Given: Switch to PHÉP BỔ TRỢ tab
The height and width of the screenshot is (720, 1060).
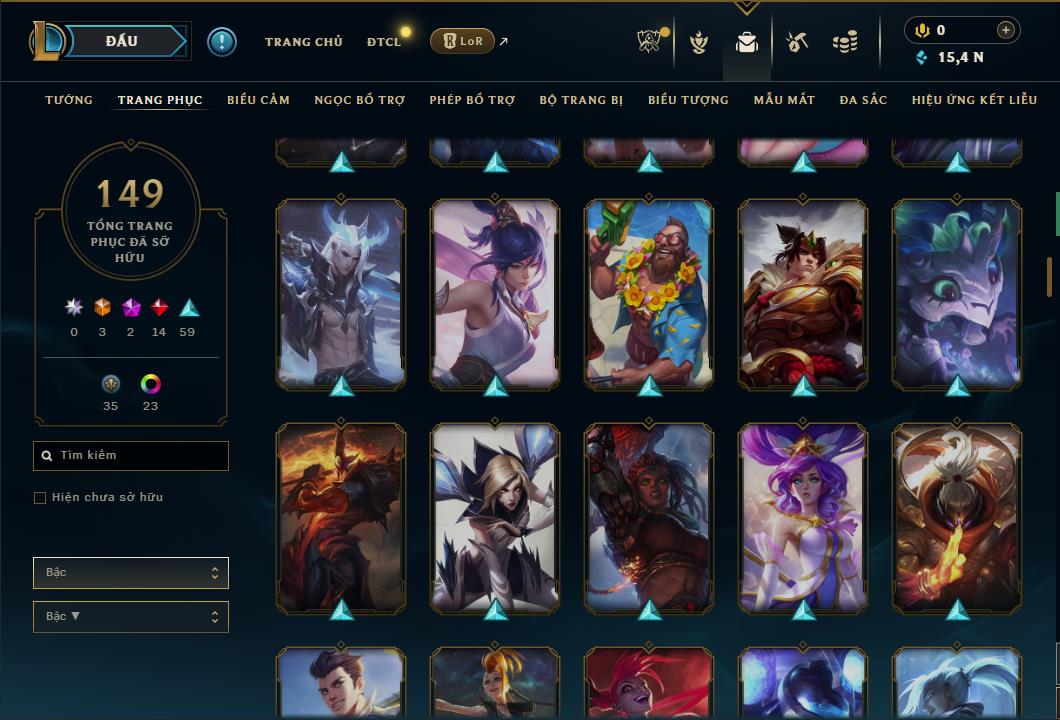Looking at the screenshot, I should tap(472, 100).
